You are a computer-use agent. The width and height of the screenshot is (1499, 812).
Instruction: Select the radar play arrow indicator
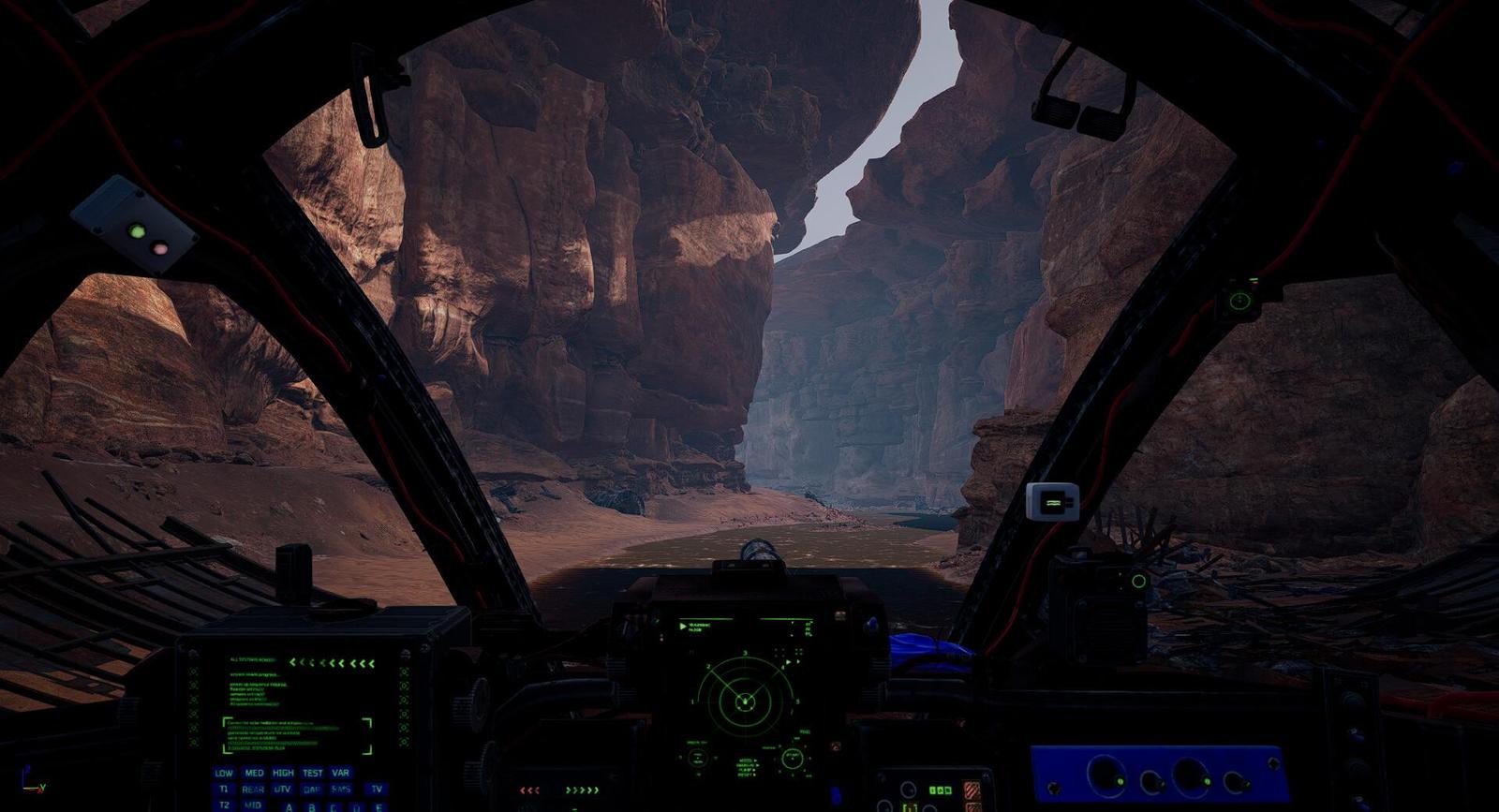tap(682, 626)
